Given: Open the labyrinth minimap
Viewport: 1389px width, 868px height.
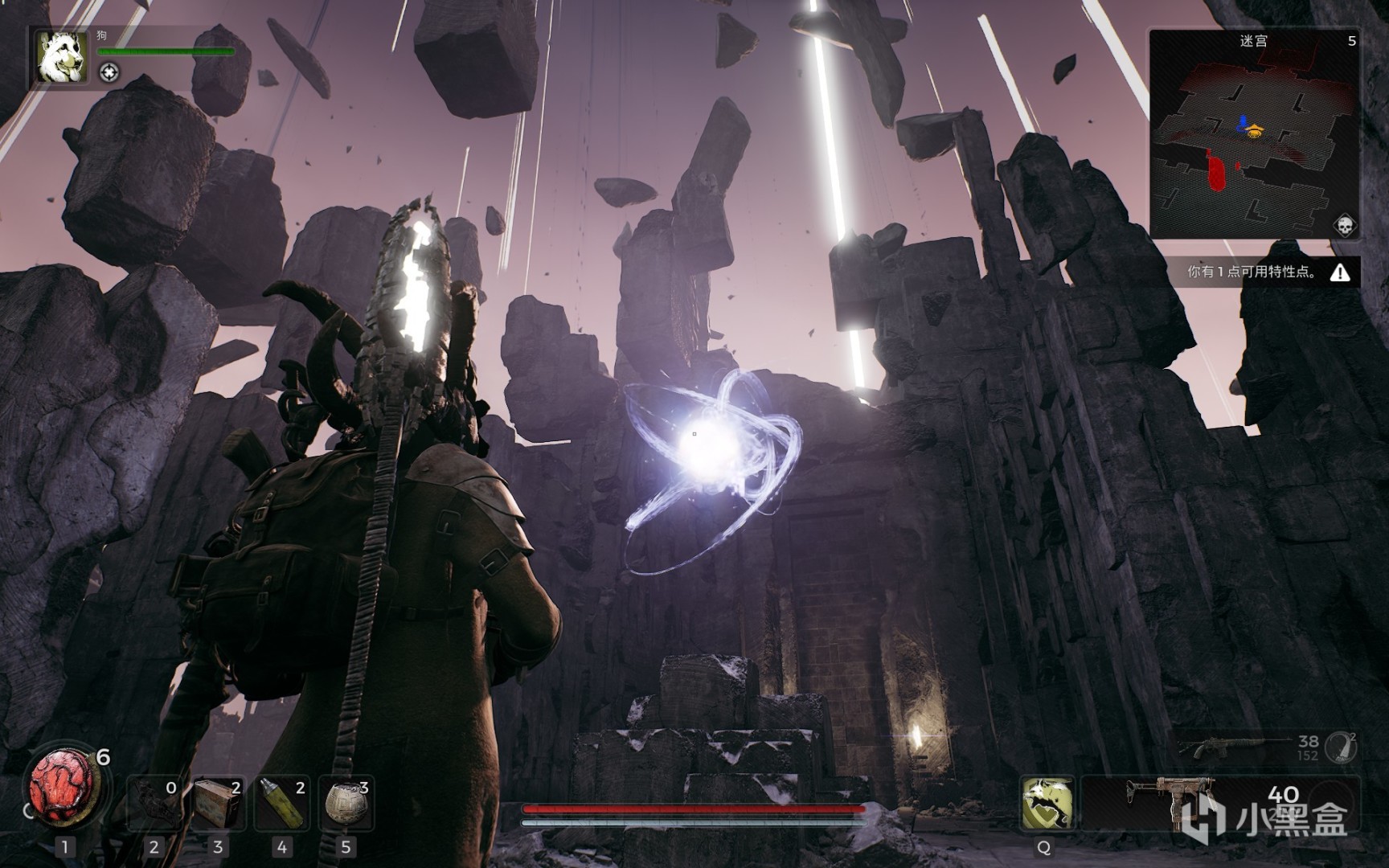Looking at the screenshot, I should point(1253,133).
